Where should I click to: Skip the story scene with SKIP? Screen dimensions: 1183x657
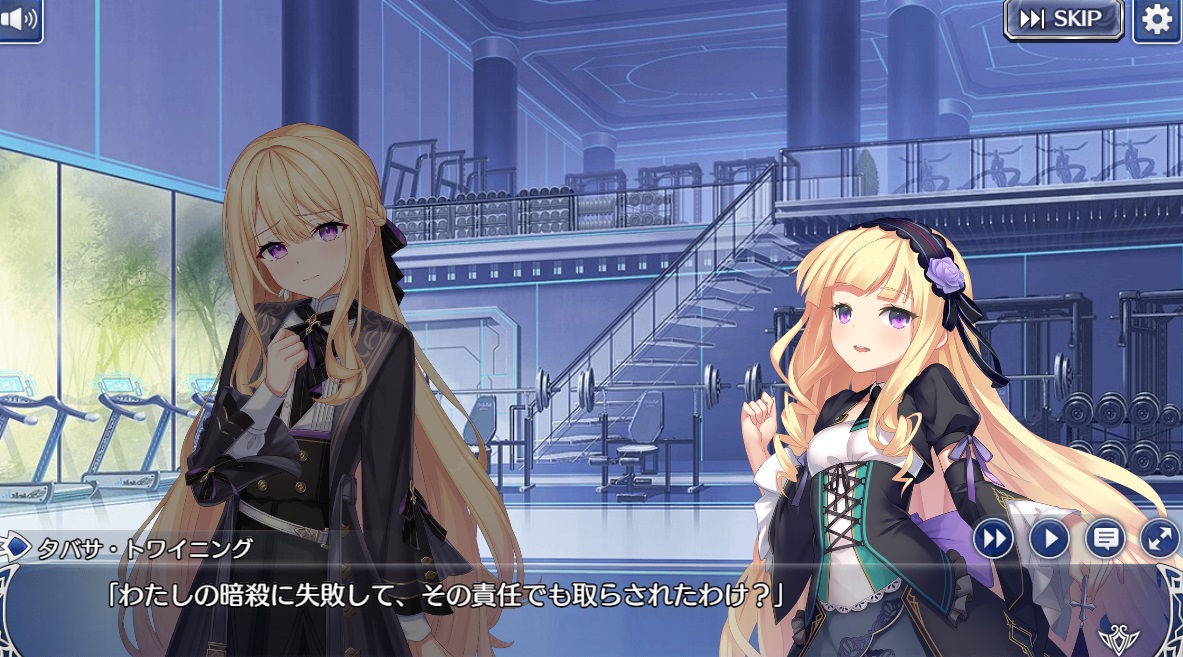pyautogui.click(x=1063, y=19)
